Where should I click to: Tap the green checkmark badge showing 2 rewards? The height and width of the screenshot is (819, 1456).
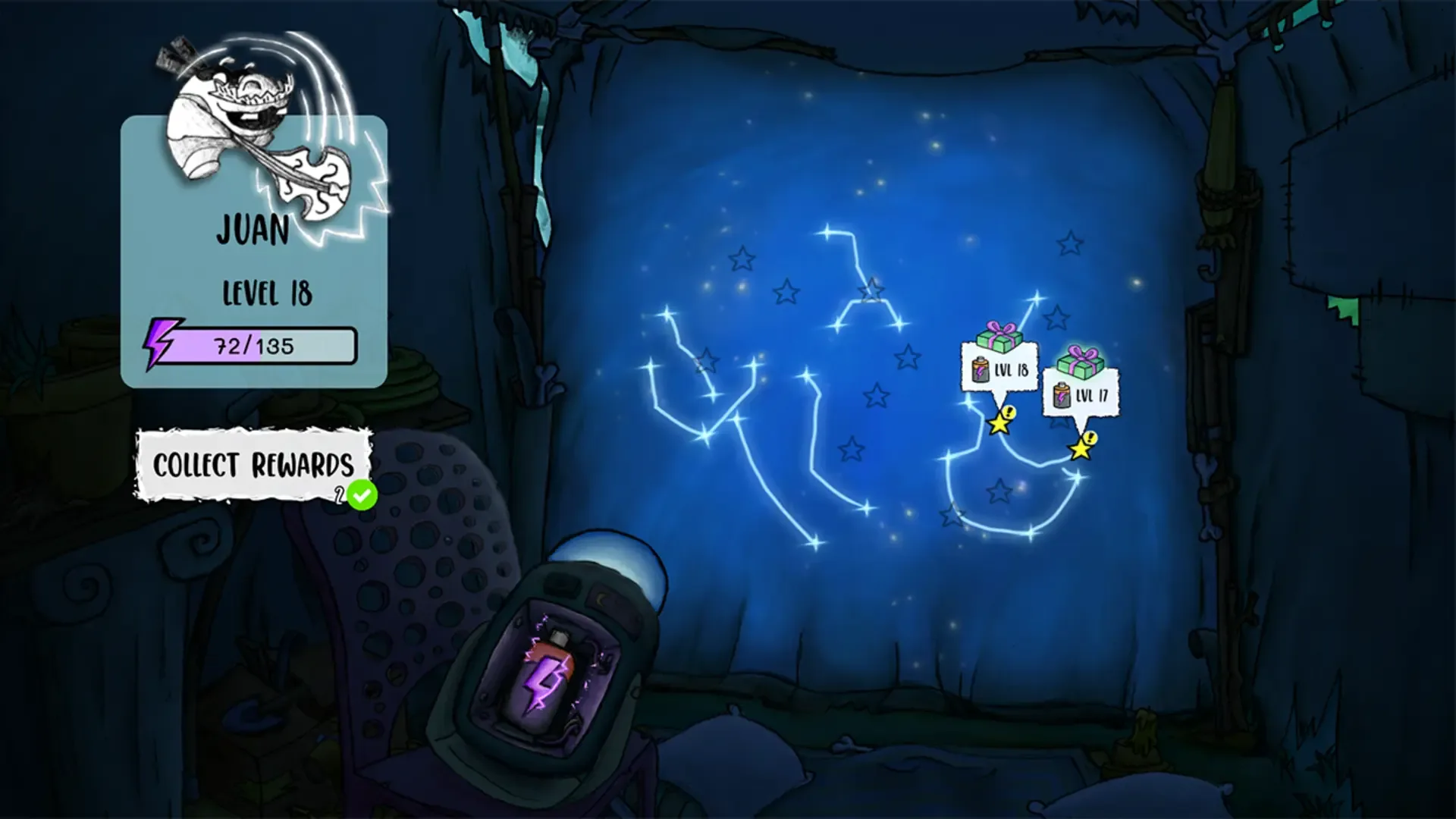361,494
